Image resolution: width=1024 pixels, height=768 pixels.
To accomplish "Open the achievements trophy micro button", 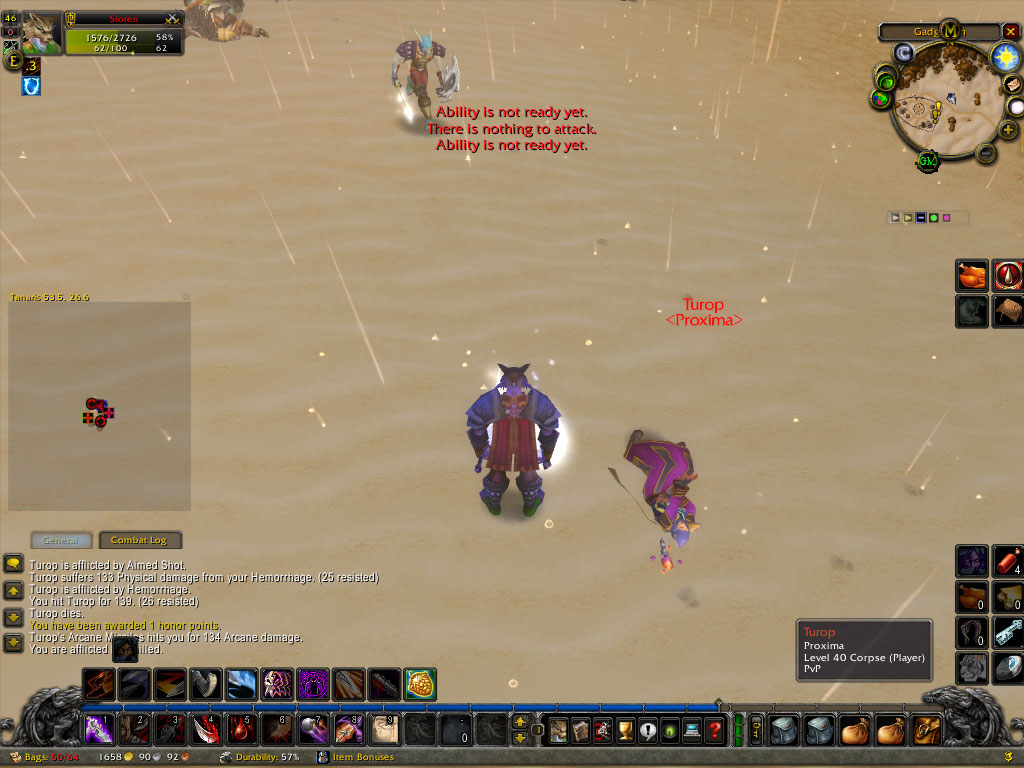I will pyautogui.click(x=626, y=730).
